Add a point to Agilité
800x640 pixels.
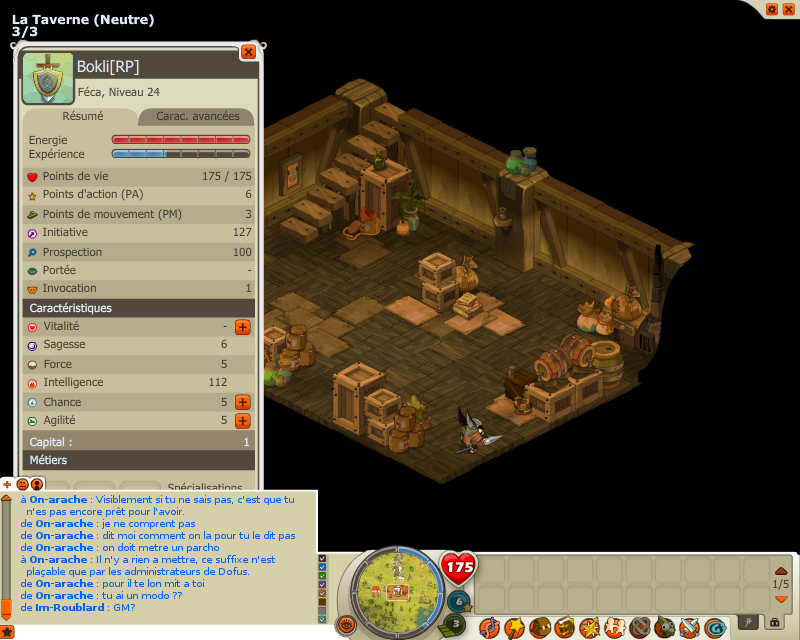(x=242, y=421)
